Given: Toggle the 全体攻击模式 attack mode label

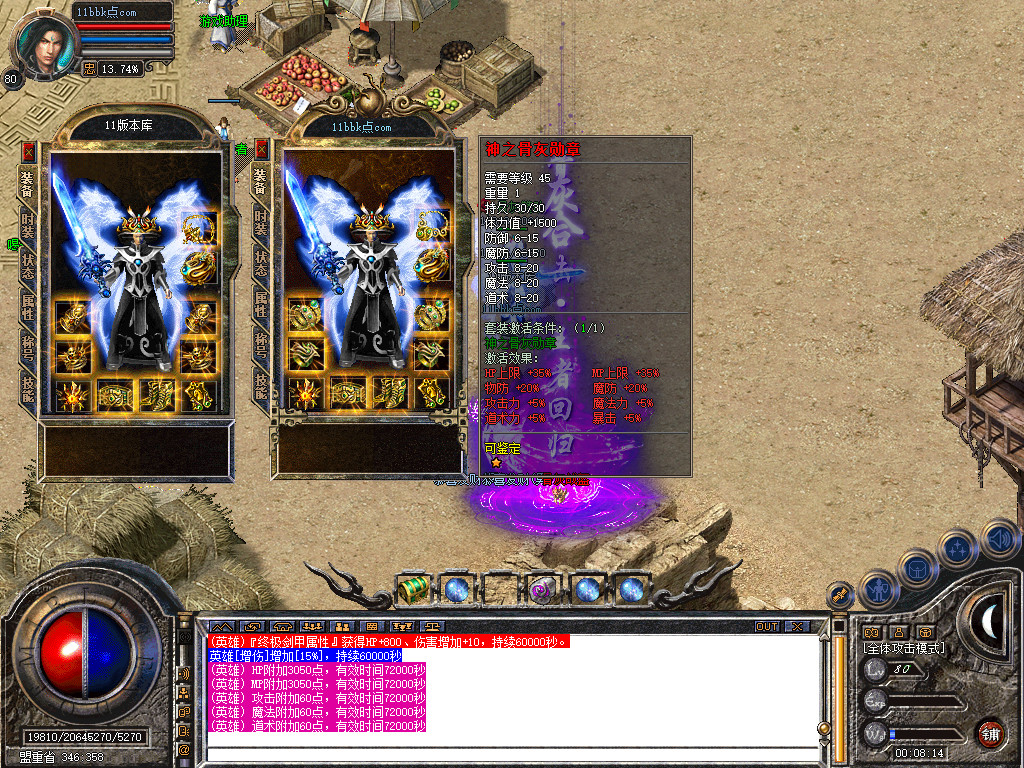Looking at the screenshot, I should 903,648.
